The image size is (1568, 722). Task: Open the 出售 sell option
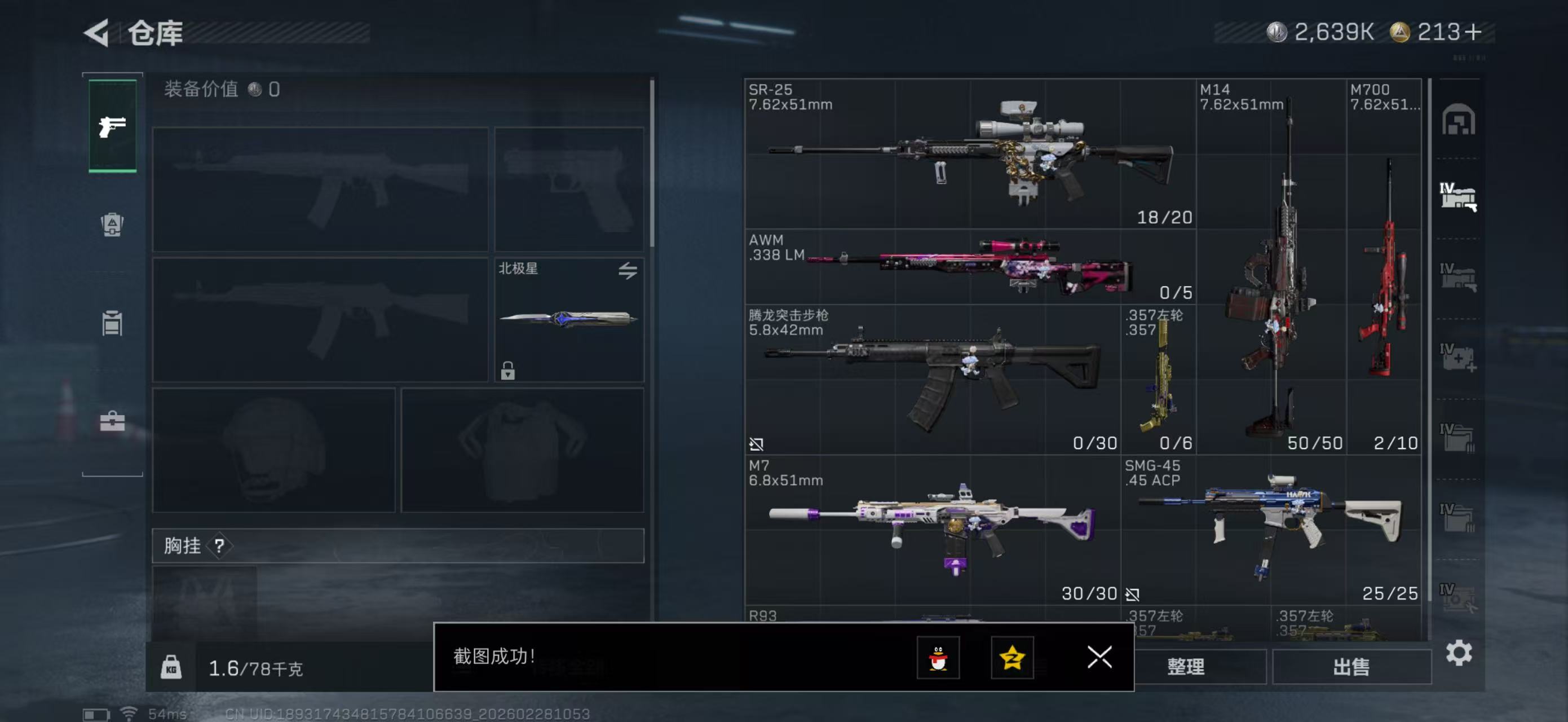pyautogui.click(x=1351, y=666)
